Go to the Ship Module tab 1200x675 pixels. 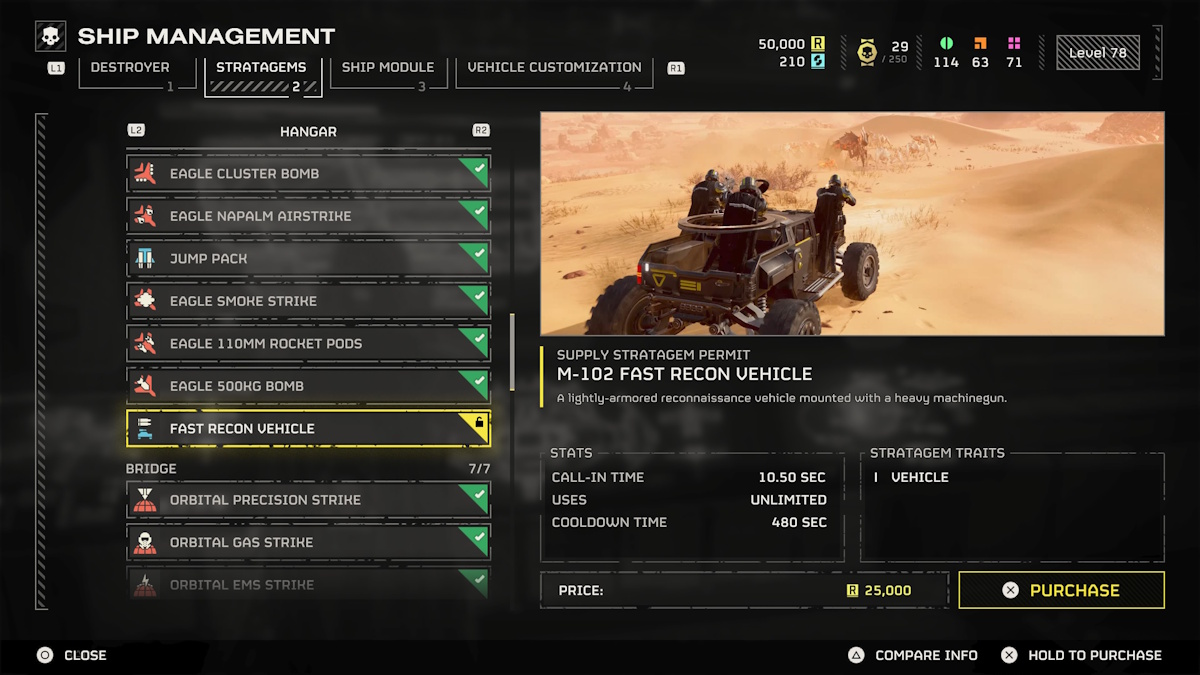pyautogui.click(x=388, y=68)
